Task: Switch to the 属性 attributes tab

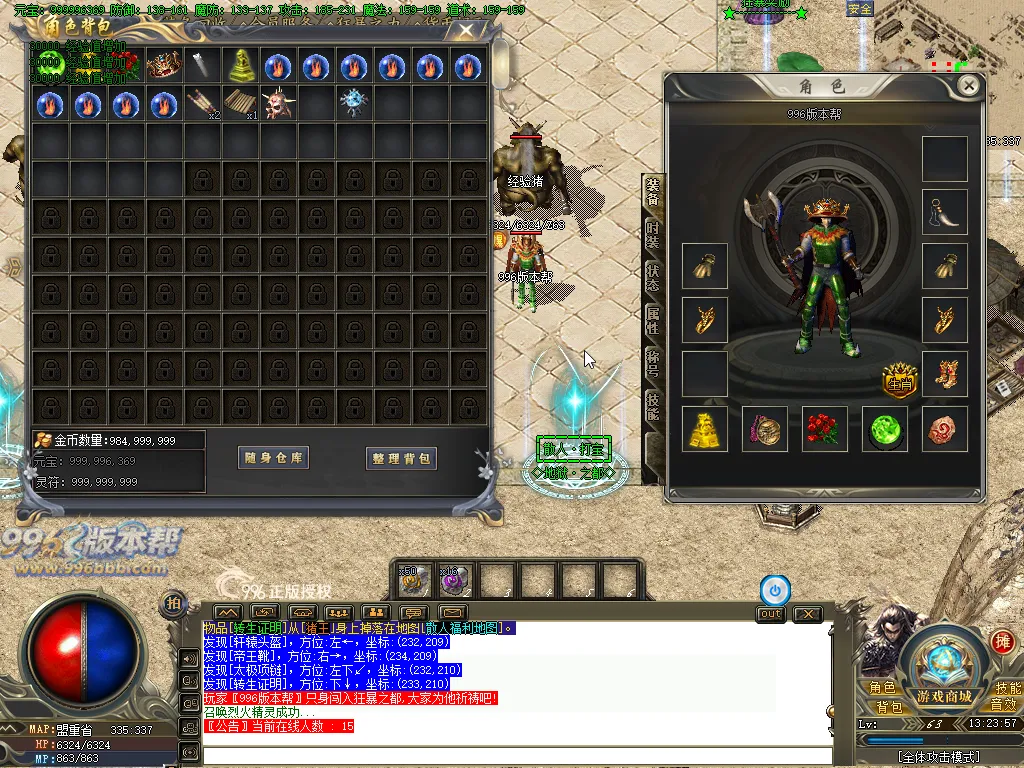Action: click(x=652, y=319)
